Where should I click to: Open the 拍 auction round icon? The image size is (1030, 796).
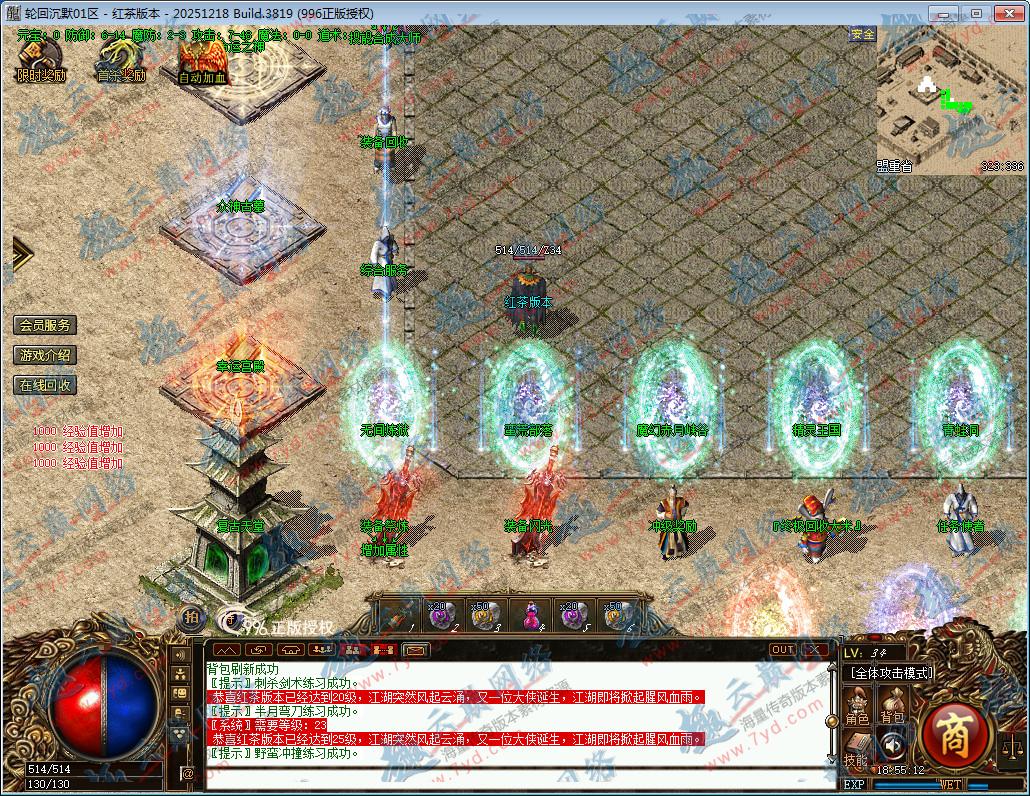pos(191,617)
